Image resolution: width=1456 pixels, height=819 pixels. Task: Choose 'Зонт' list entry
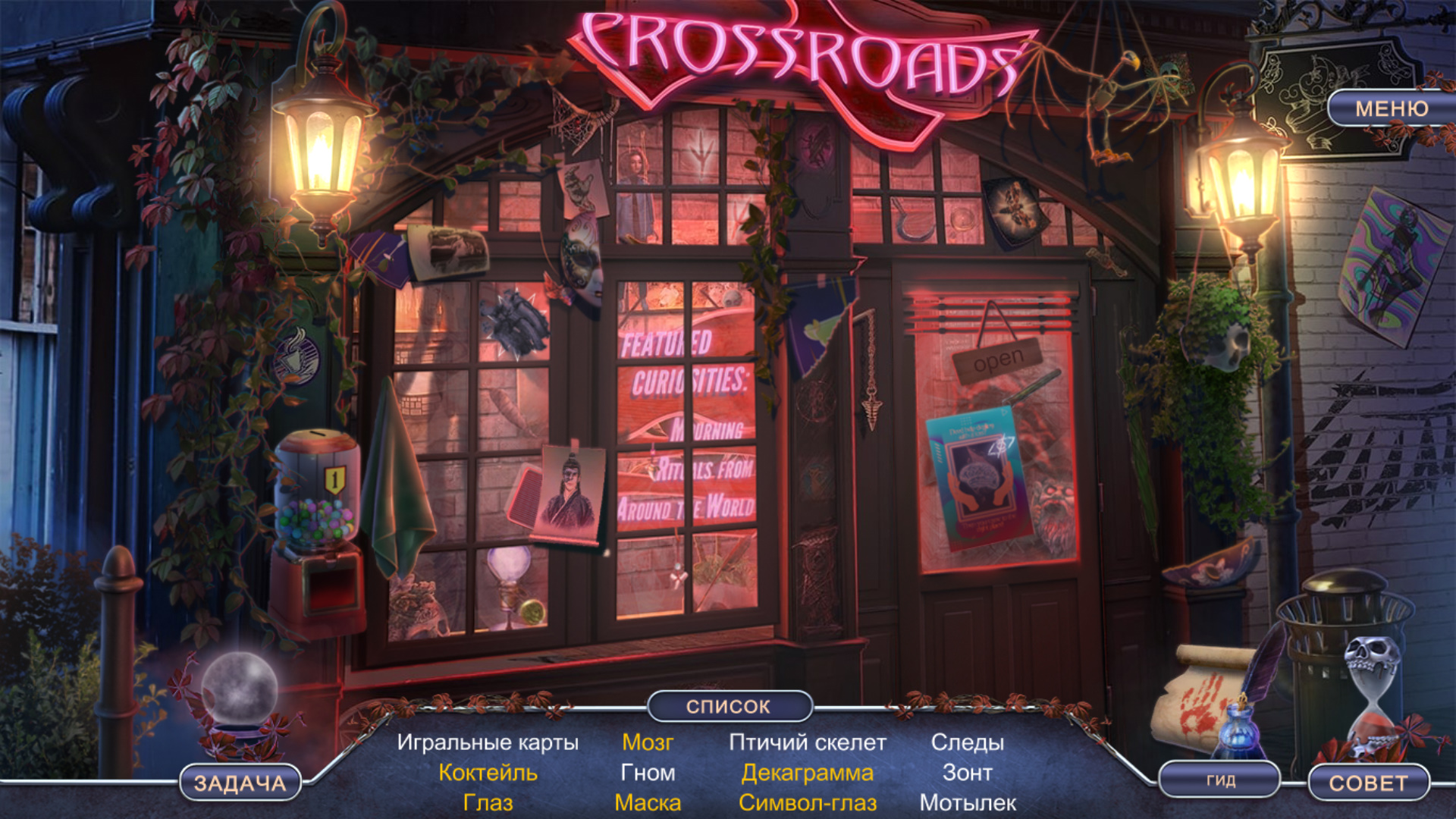(x=968, y=773)
